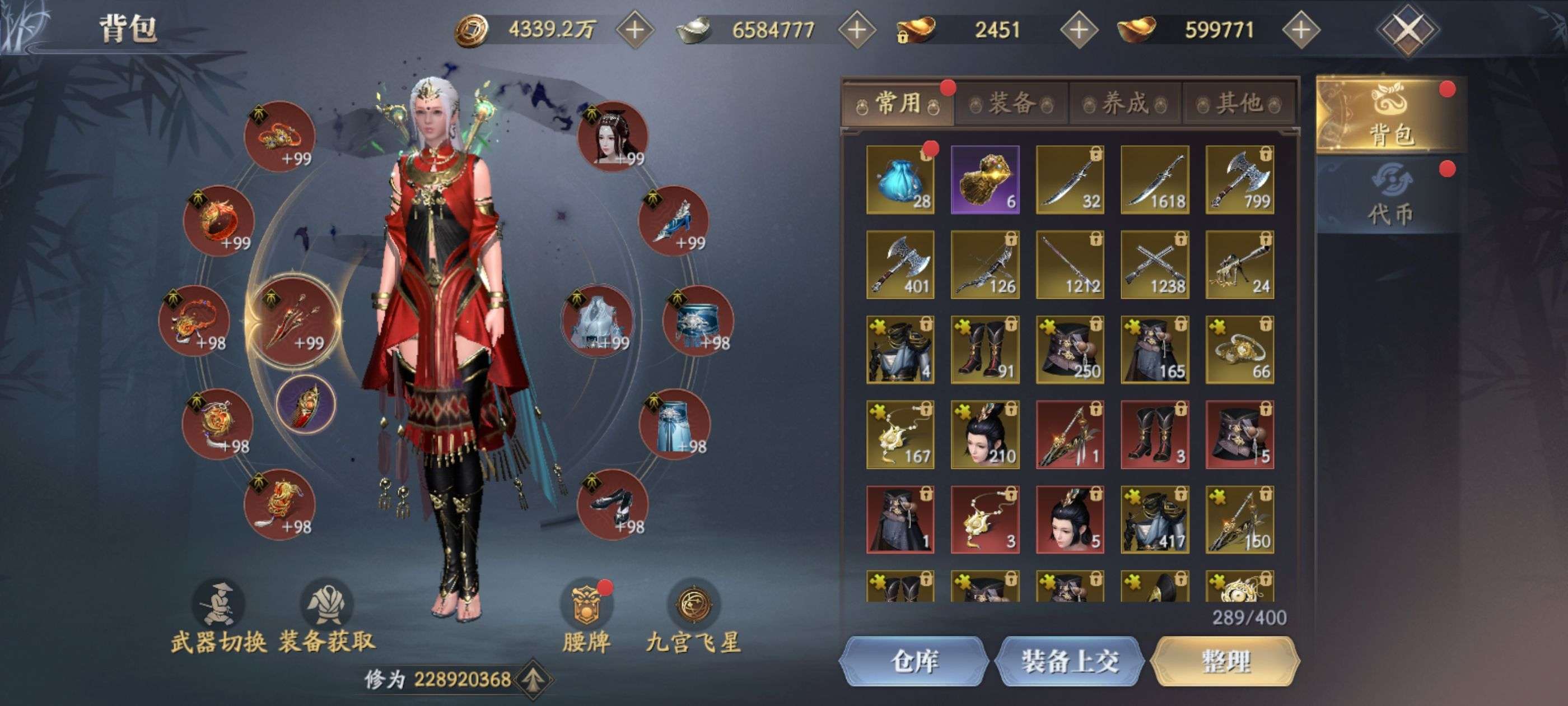Add more copper coins with plus button
The width and height of the screenshot is (1568, 706).
click(x=634, y=29)
